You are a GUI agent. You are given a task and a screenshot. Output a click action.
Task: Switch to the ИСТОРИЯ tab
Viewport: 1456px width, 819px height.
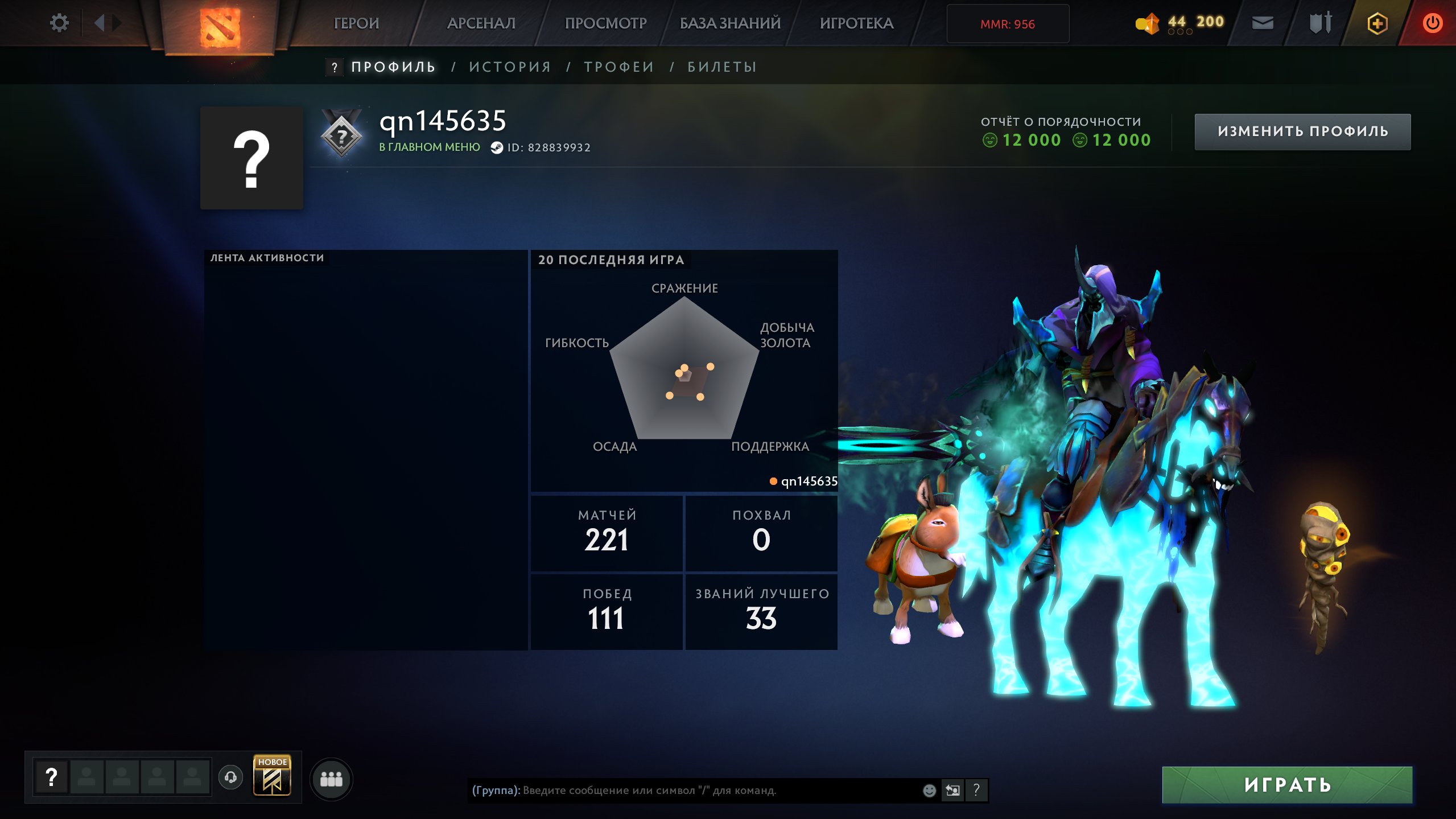point(510,67)
